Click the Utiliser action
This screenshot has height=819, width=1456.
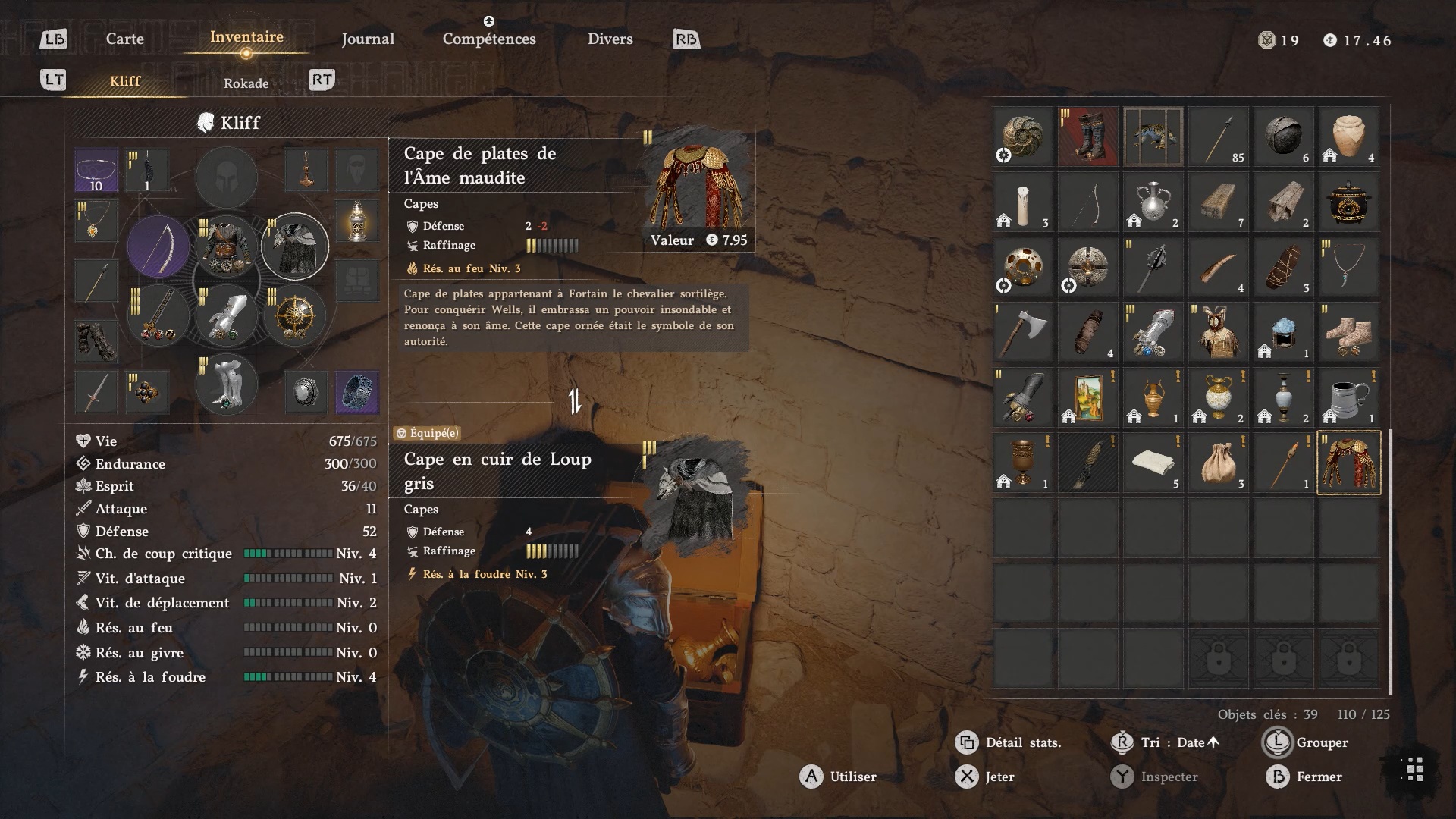tap(838, 777)
